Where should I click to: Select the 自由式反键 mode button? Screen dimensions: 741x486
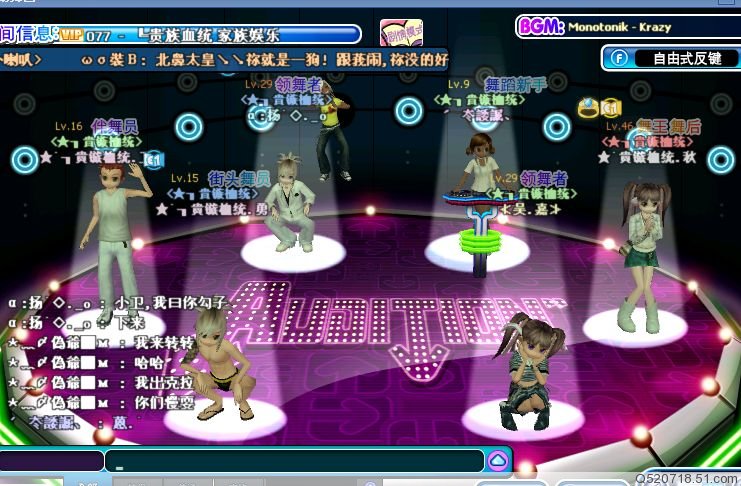click(671, 58)
